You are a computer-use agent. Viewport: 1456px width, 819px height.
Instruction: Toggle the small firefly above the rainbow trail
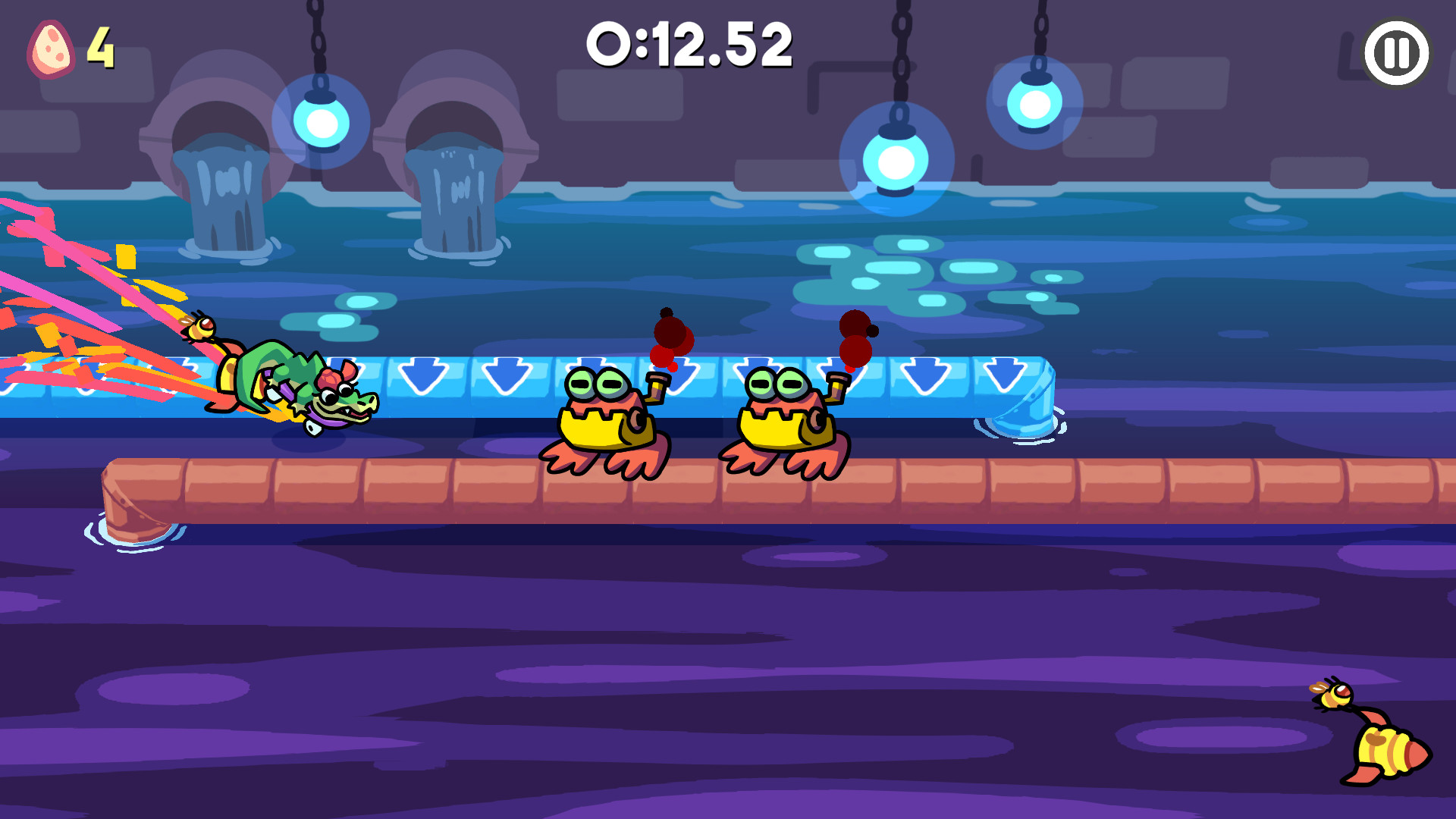point(199,326)
